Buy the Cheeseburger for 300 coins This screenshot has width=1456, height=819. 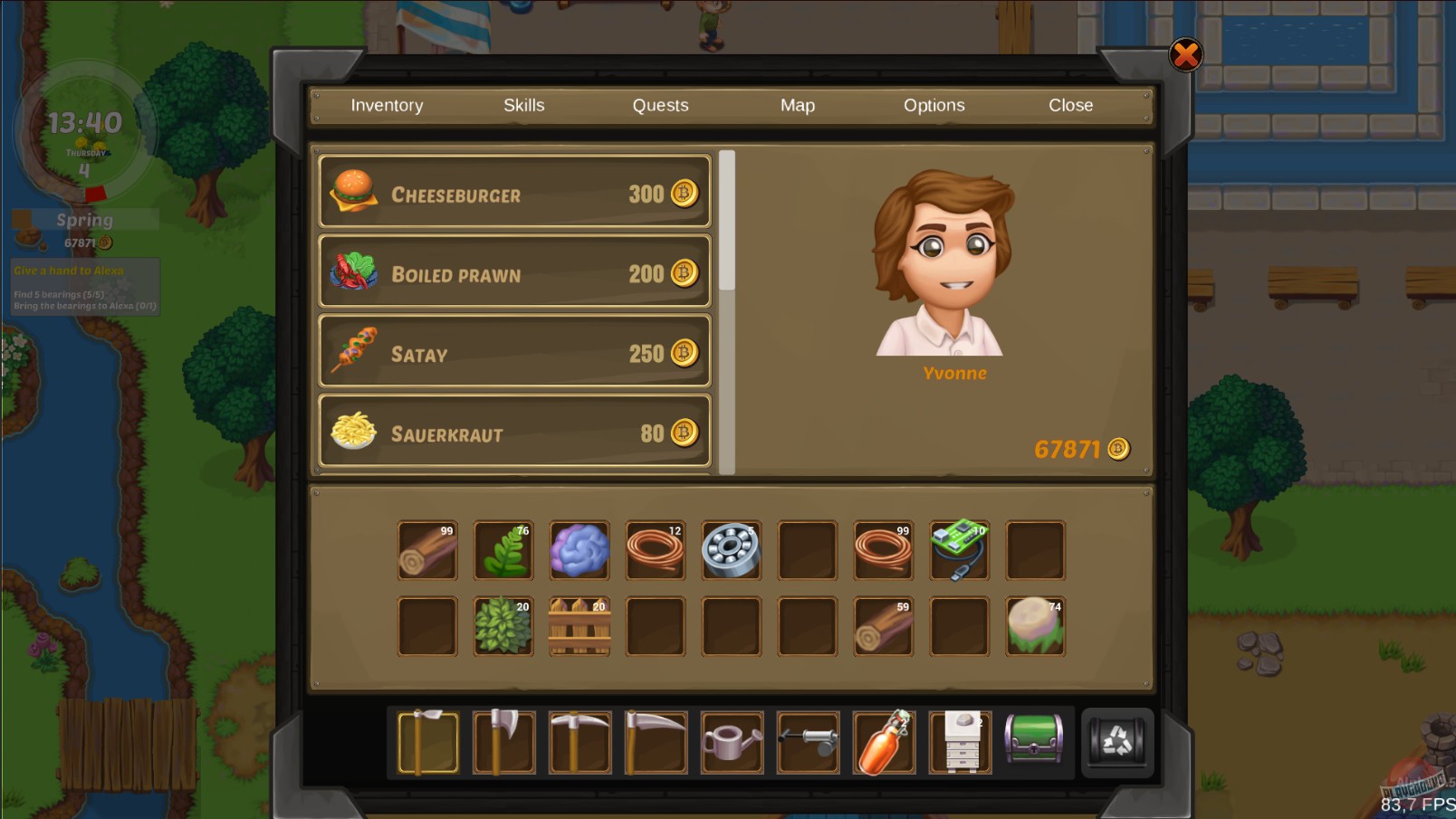coord(513,193)
